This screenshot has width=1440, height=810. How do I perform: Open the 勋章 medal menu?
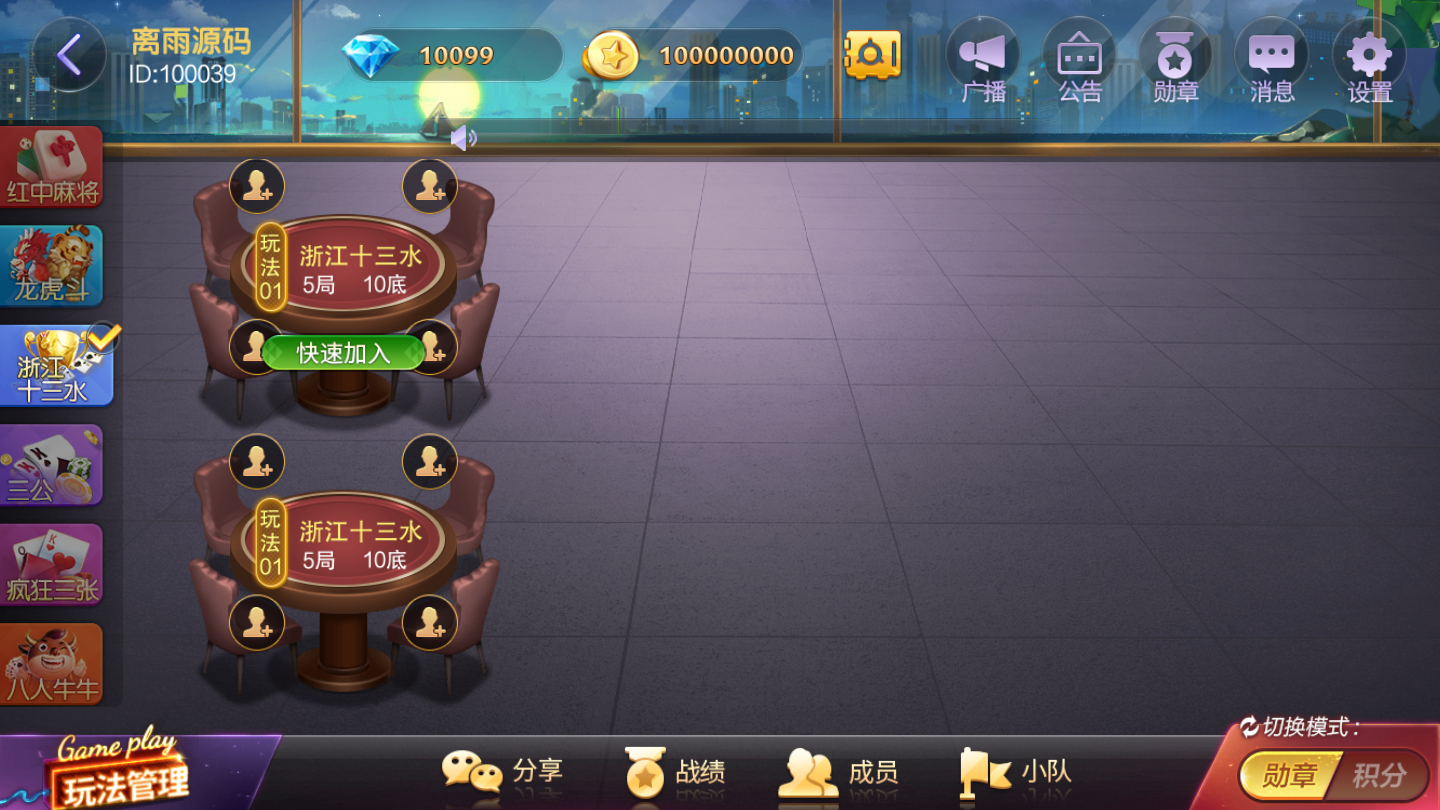pyautogui.click(x=1175, y=60)
